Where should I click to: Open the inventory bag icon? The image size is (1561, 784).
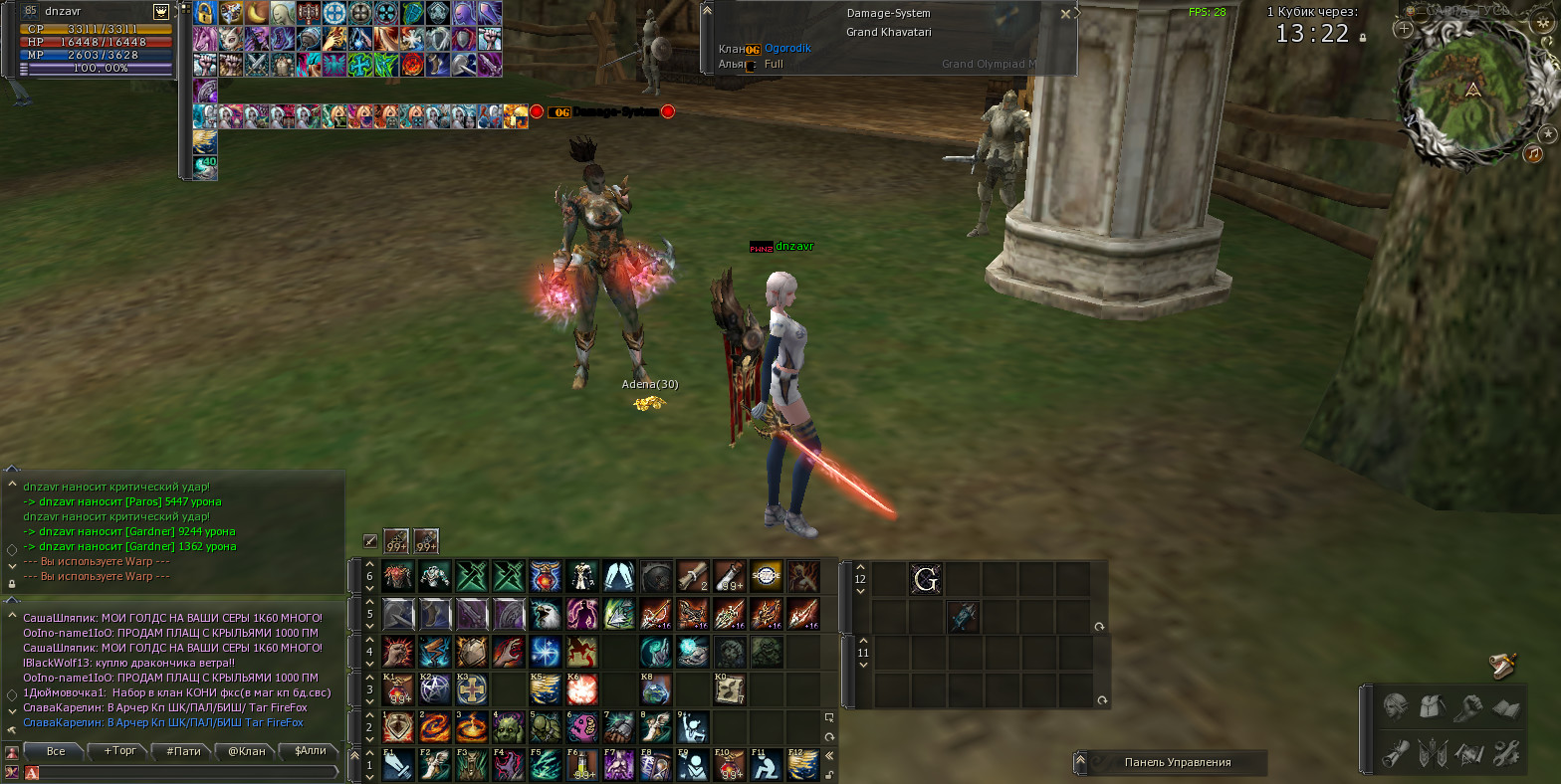[x=1433, y=707]
